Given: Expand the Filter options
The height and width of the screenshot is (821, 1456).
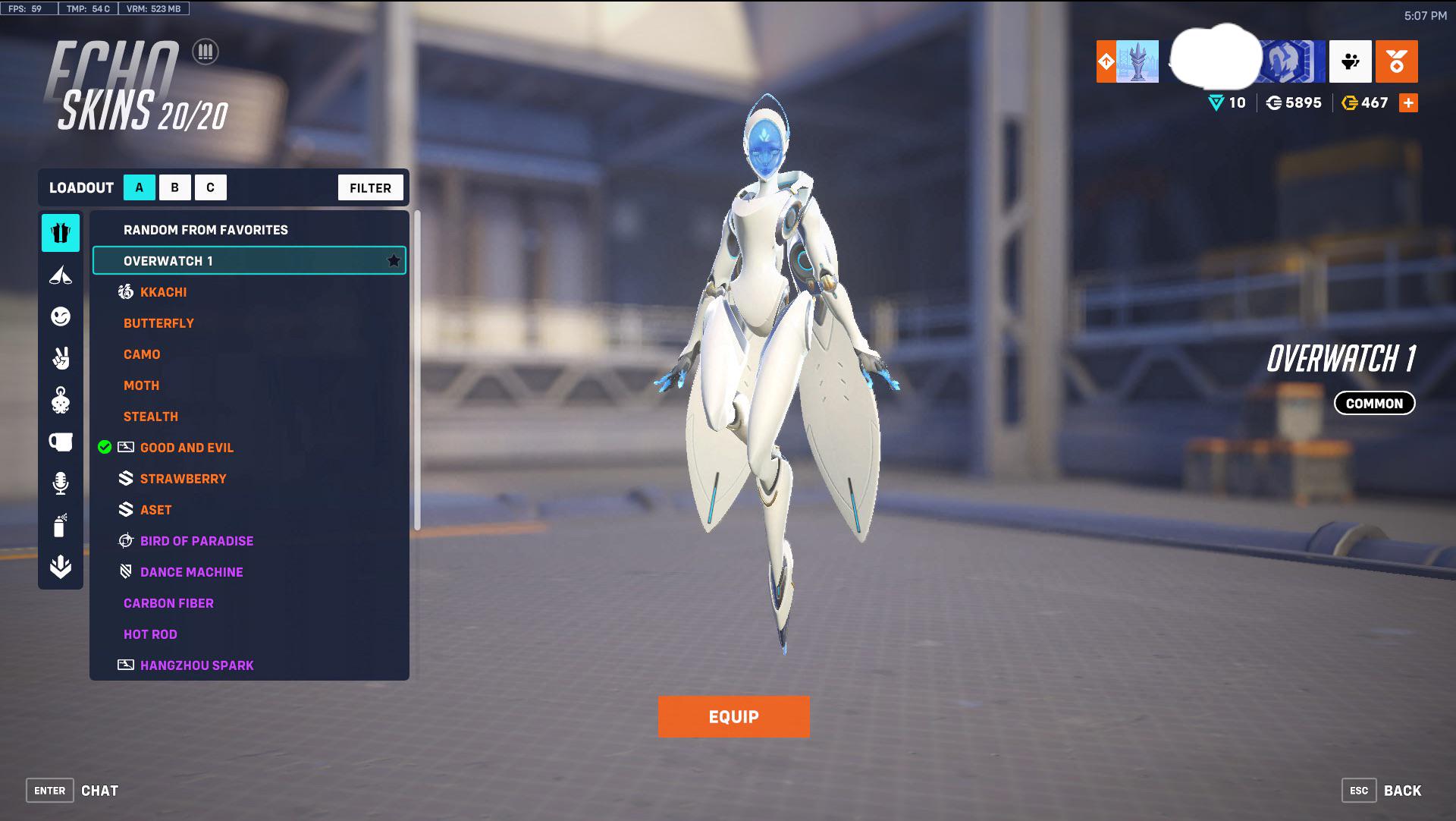Looking at the screenshot, I should click(370, 187).
